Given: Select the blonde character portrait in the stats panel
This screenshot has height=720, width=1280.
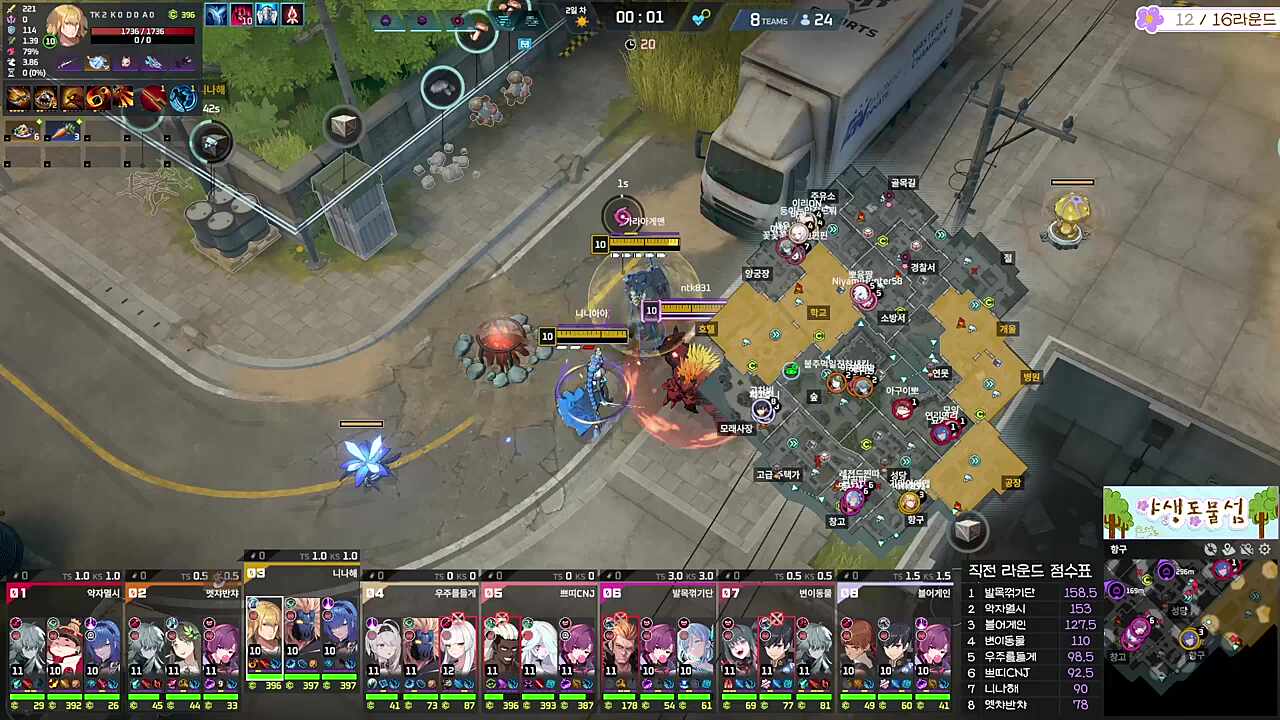Looking at the screenshot, I should click(67, 25).
